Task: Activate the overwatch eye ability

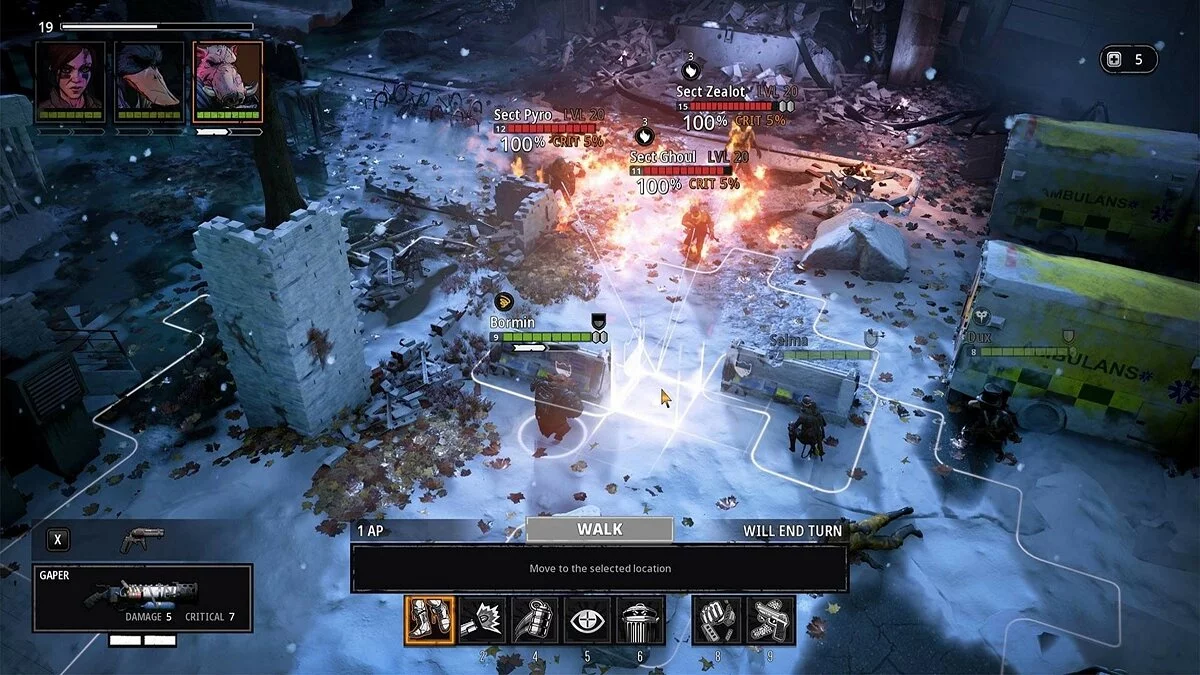Action: pyautogui.click(x=587, y=620)
